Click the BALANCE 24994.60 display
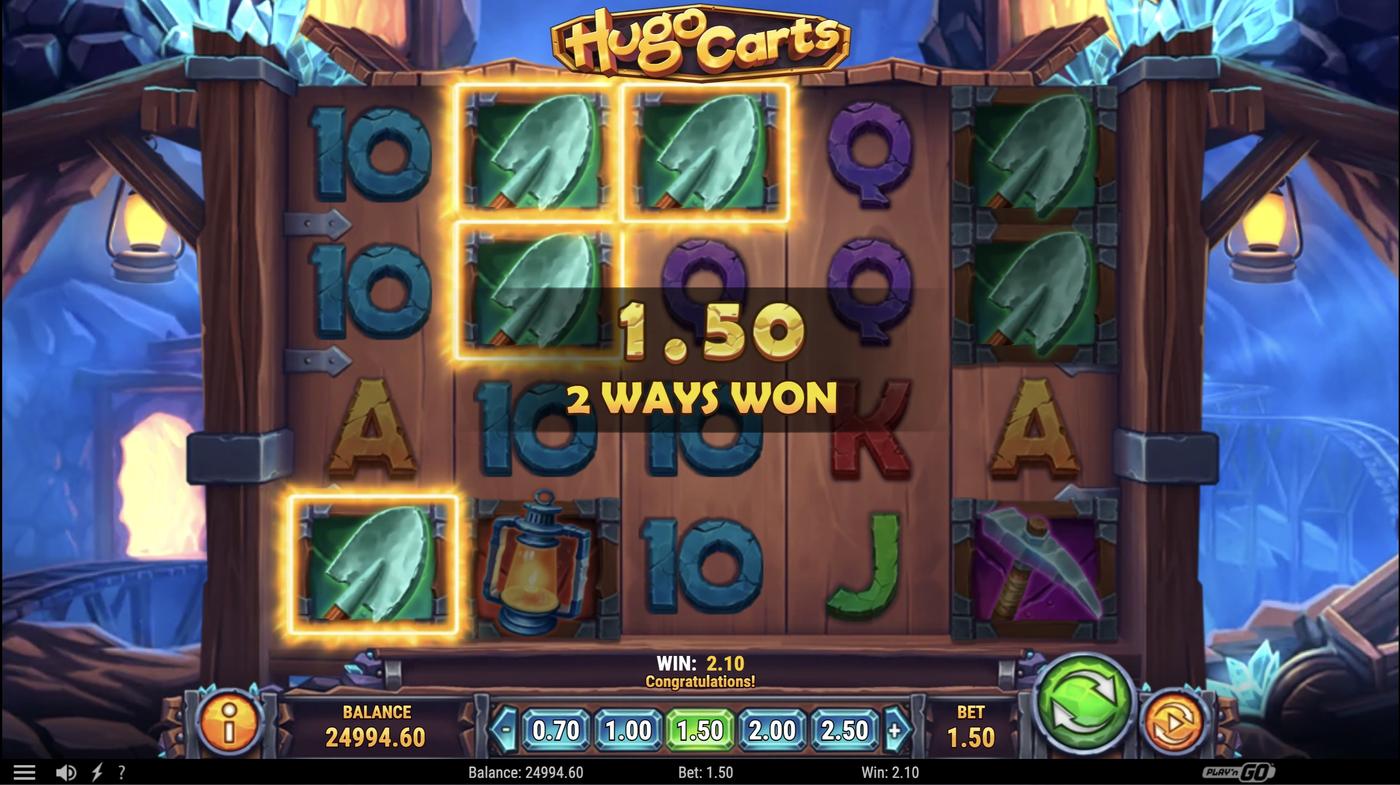 (376, 726)
